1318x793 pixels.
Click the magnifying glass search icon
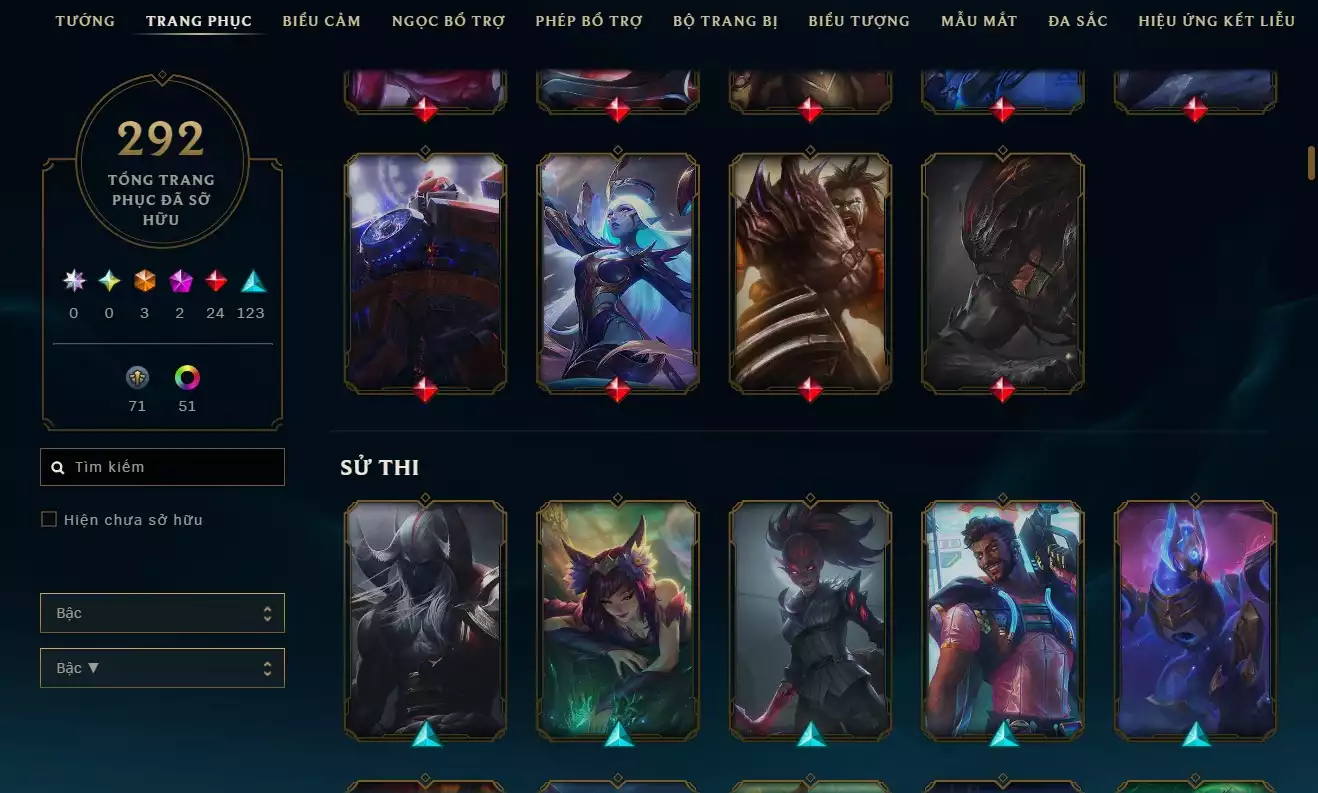coord(57,466)
